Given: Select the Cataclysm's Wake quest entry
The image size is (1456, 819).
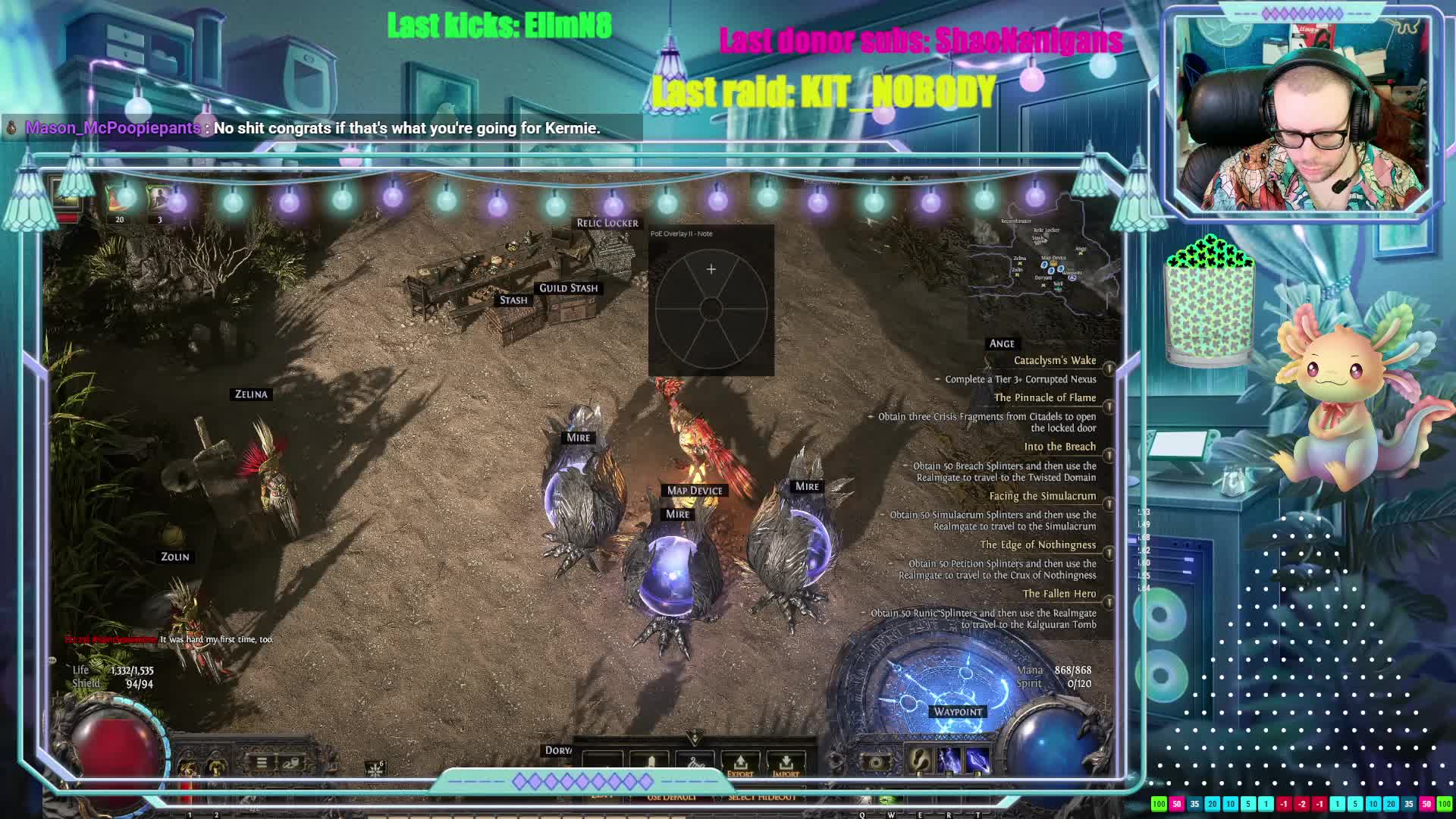Looking at the screenshot, I should [1054, 361].
